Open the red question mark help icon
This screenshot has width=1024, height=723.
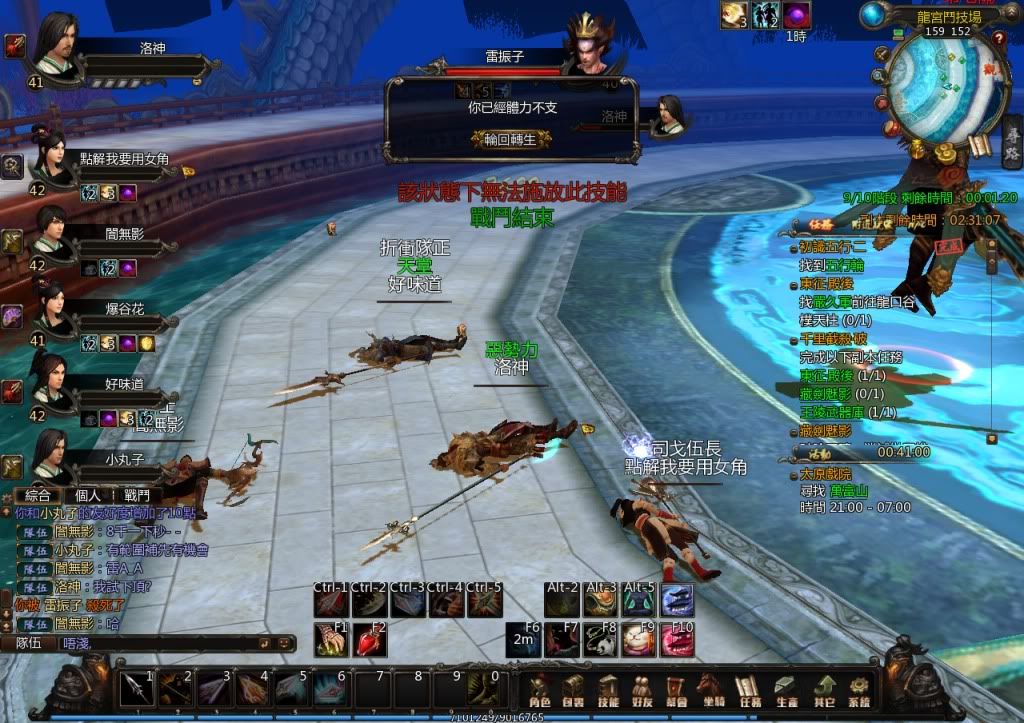pos(998,38)
